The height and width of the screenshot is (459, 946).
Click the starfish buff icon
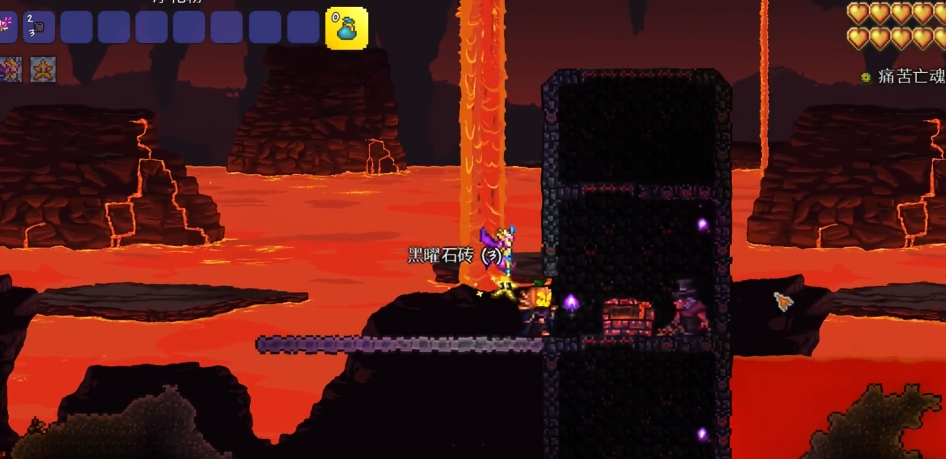click(43, 69)
